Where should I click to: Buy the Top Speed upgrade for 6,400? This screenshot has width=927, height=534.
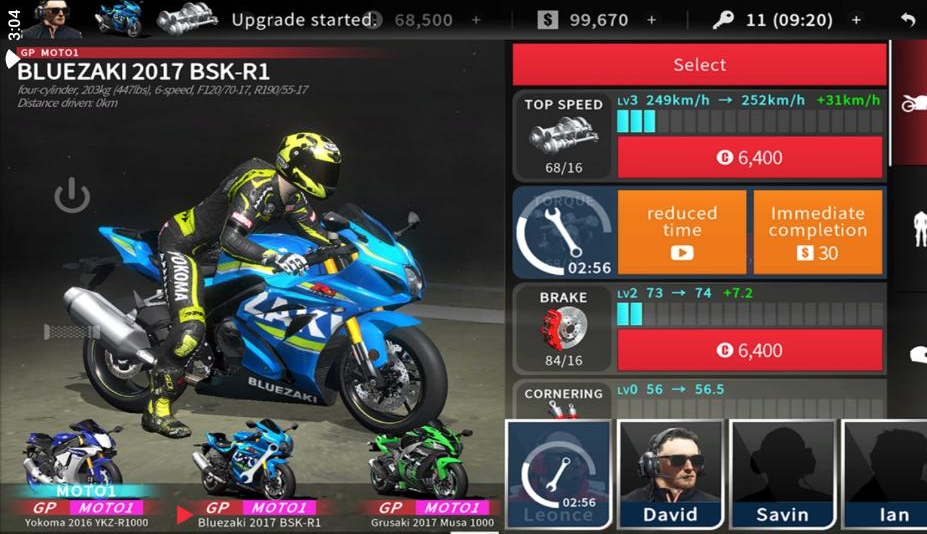click(x=749, y=158)
